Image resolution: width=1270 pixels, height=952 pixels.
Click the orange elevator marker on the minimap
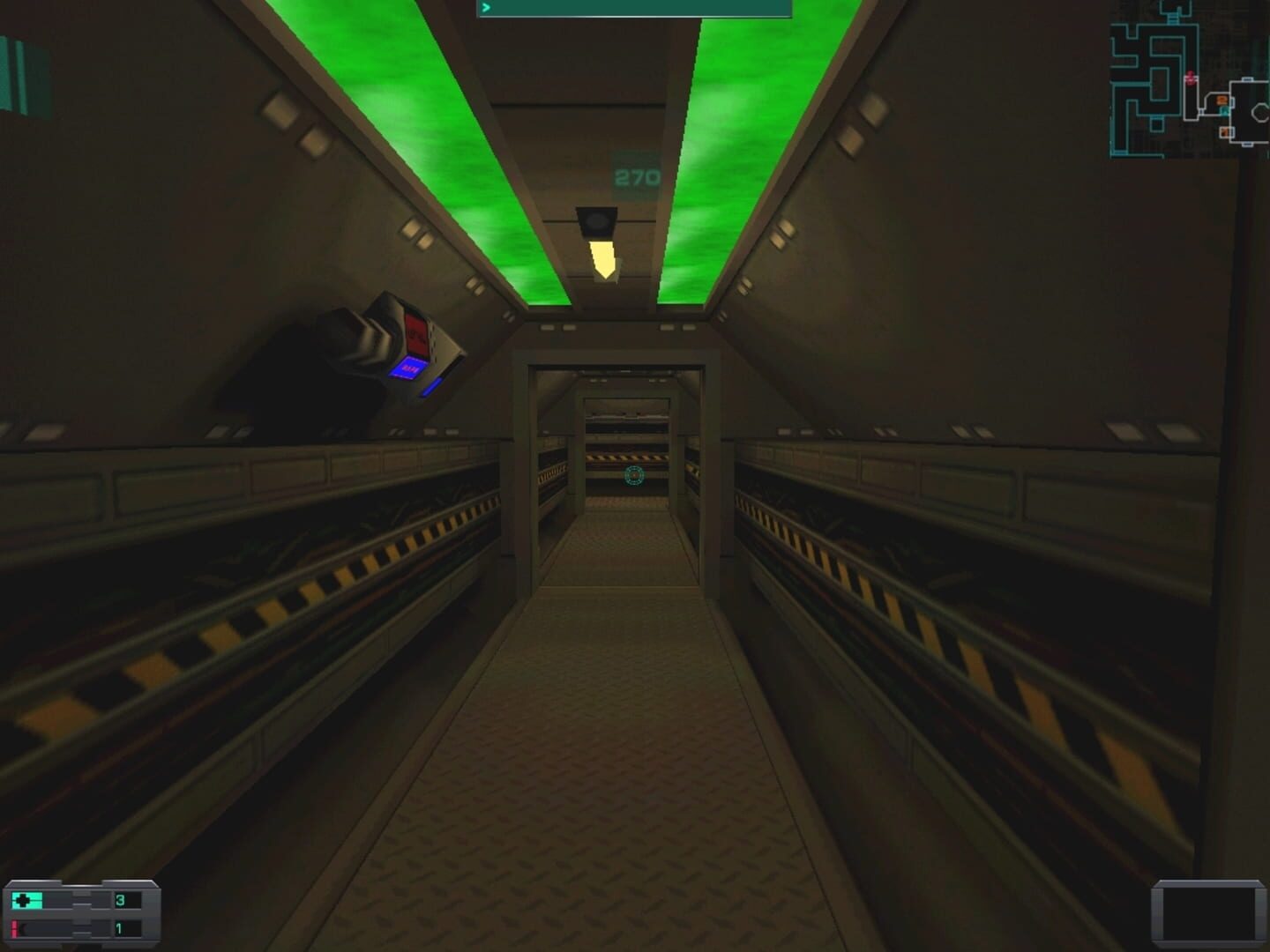point(1221,100)
